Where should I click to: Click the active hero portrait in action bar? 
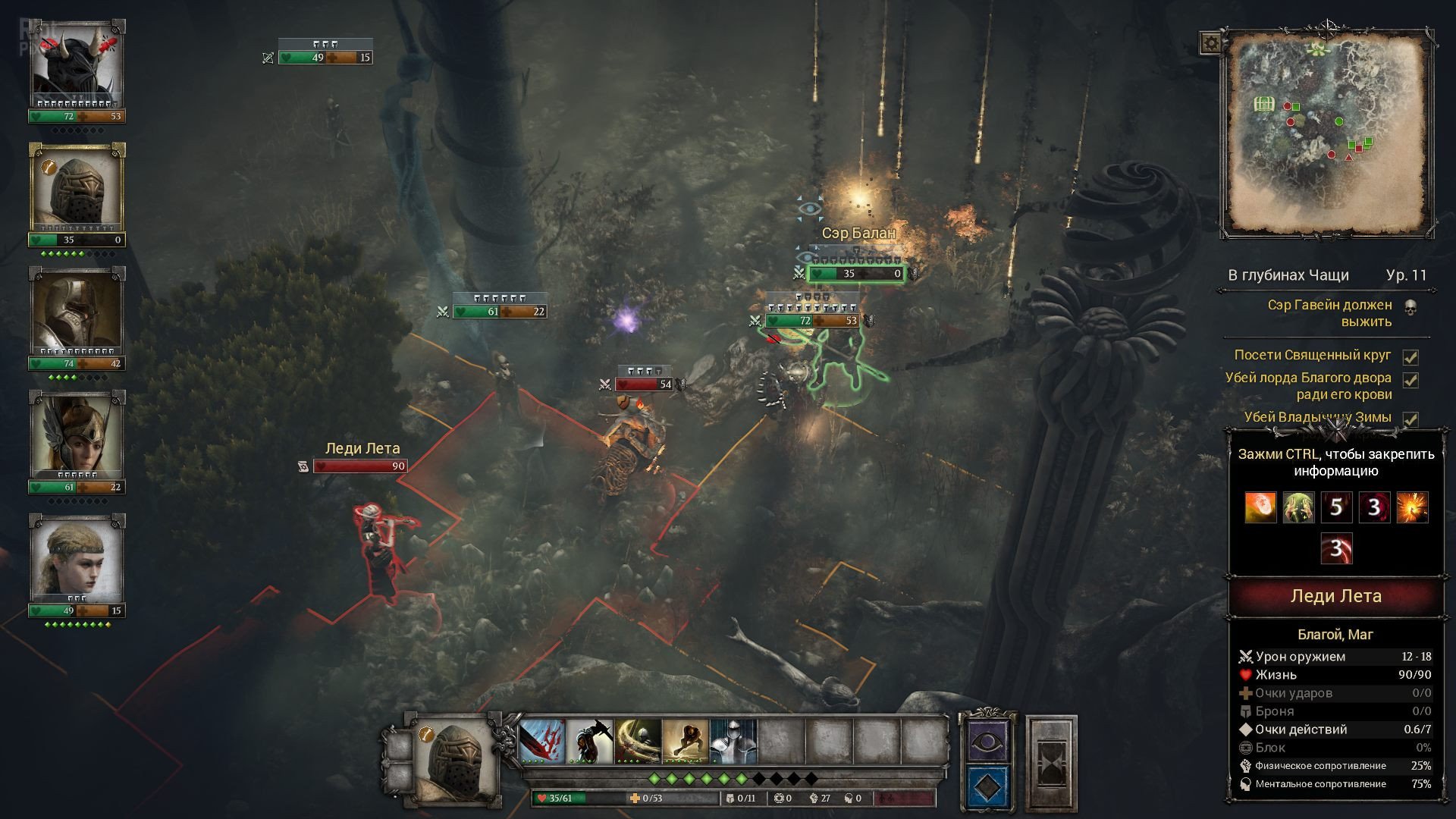(x=453, y=761)
